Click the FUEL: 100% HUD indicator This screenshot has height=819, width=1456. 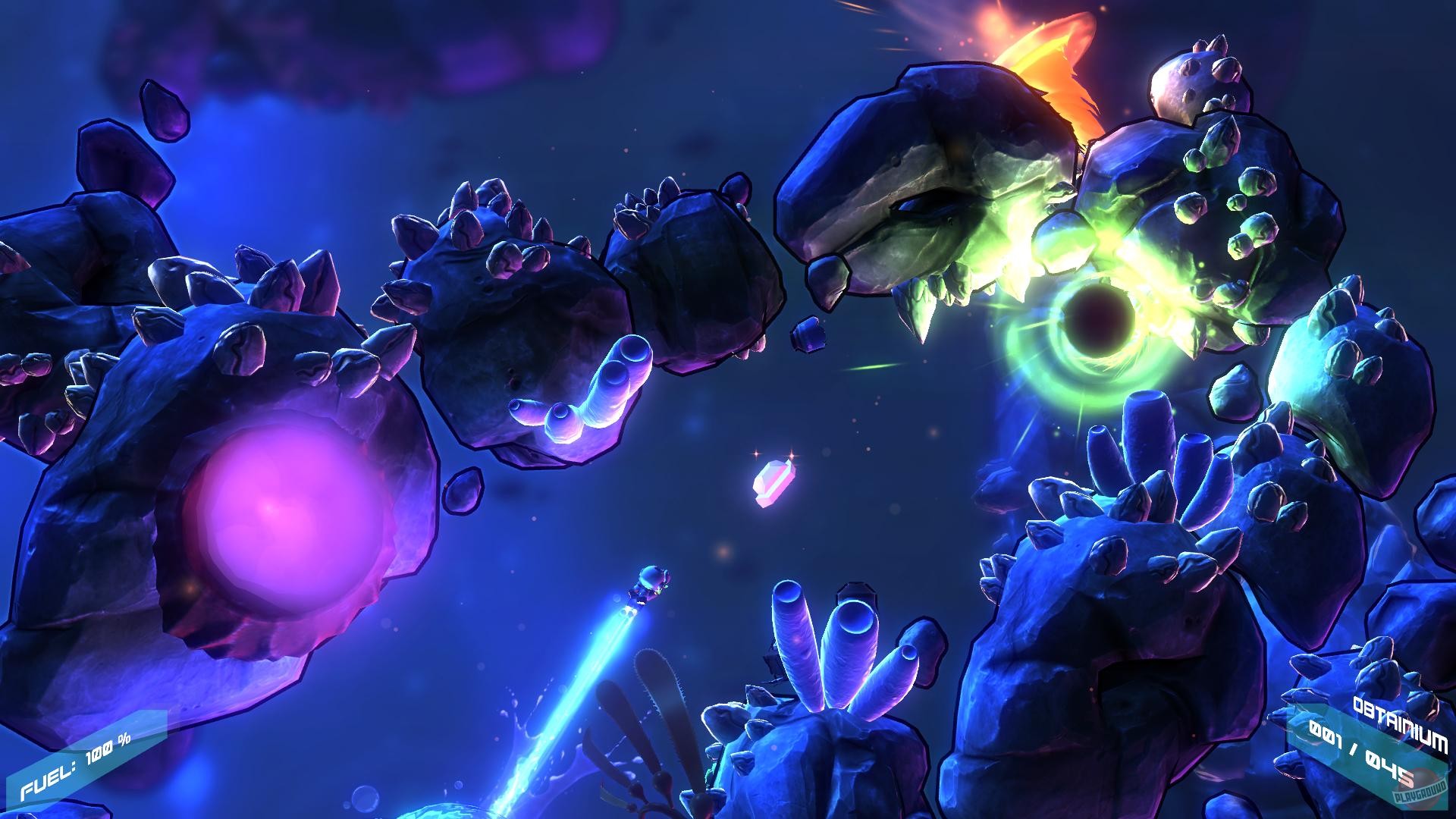(x=76, y=766)
